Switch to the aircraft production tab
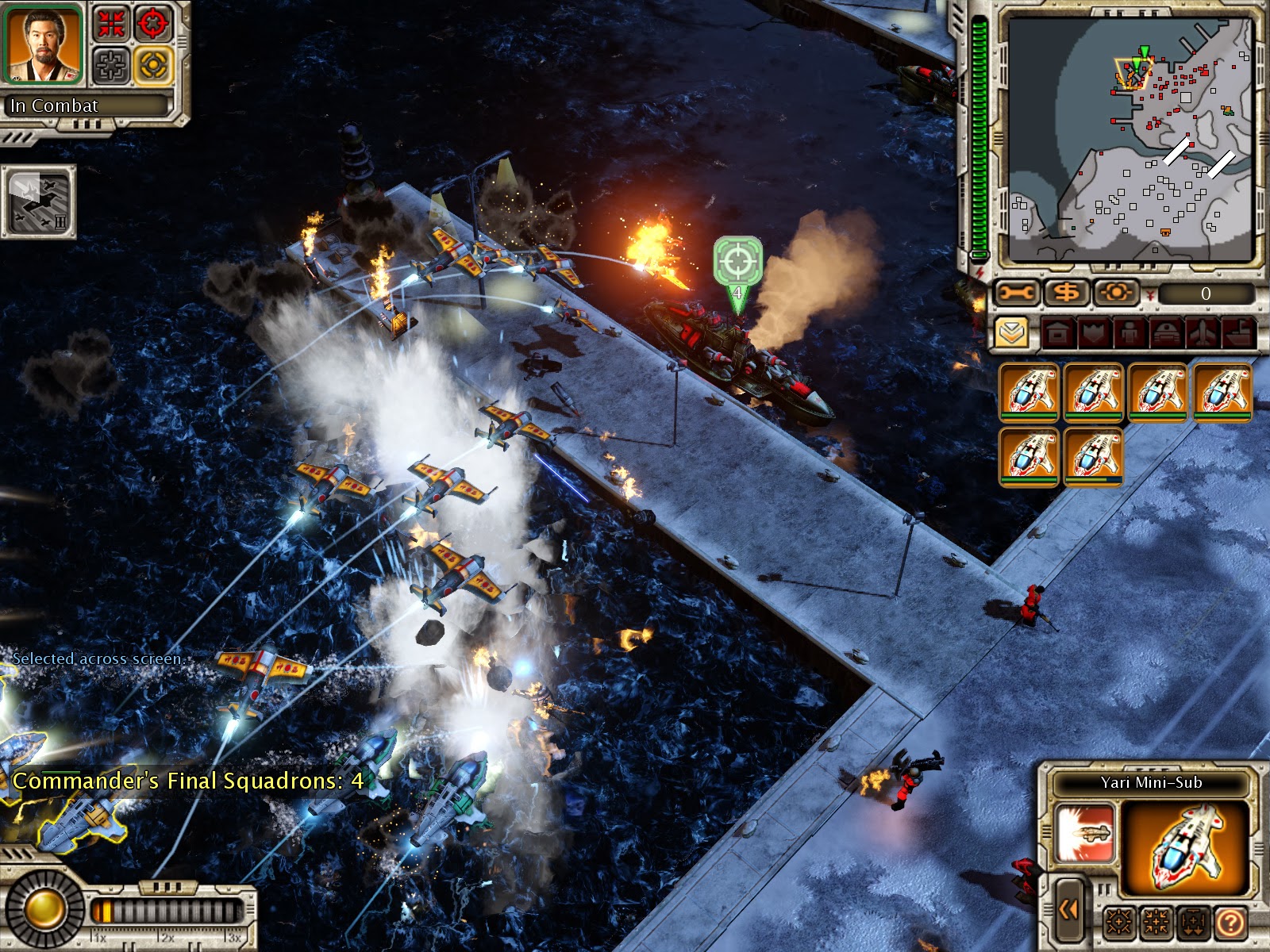This screenshot has width=1270, height=952. [x=1202, y=333]
